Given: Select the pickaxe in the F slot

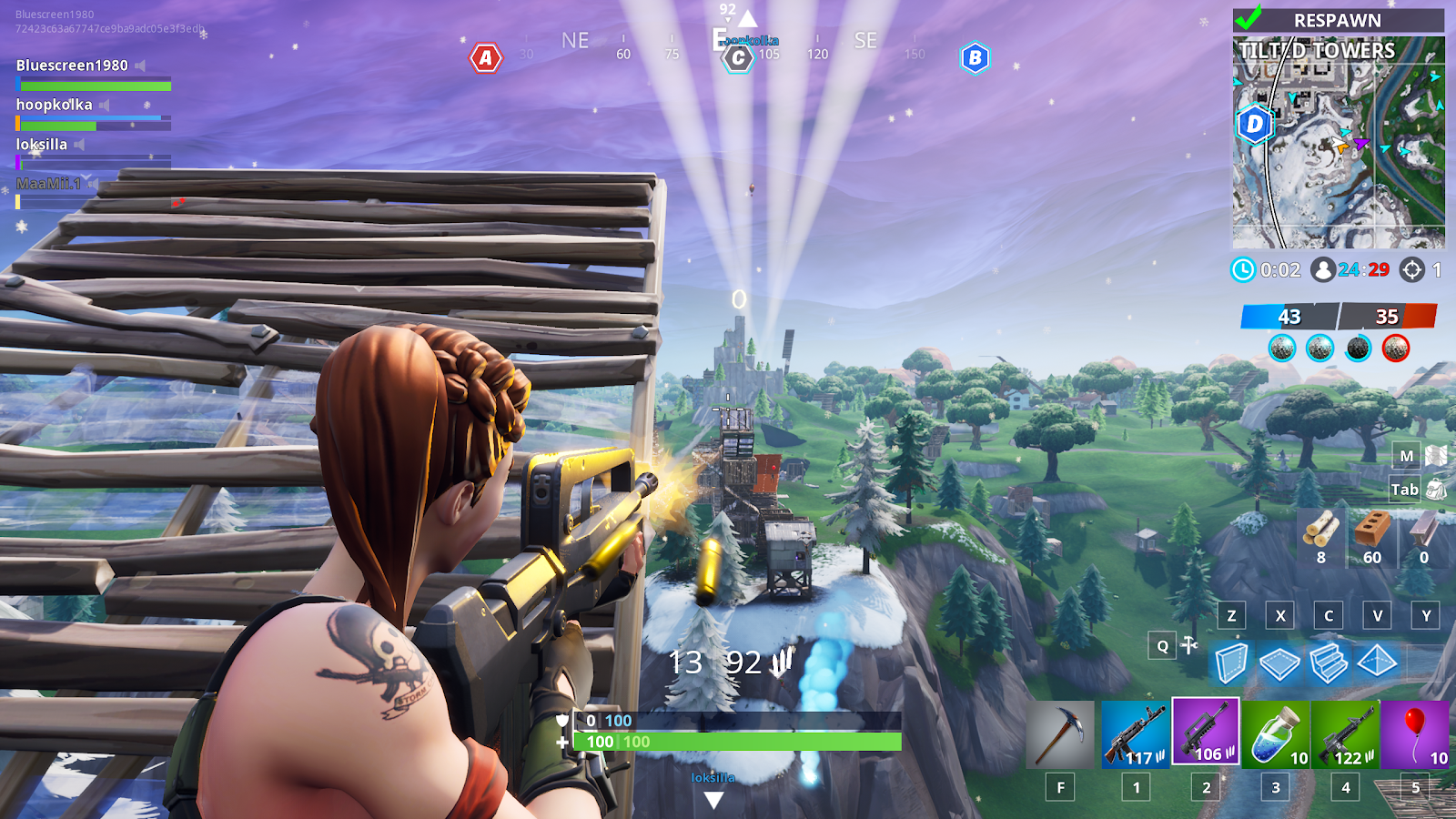Looking at the screenshot, I should tap(1060, 733).
